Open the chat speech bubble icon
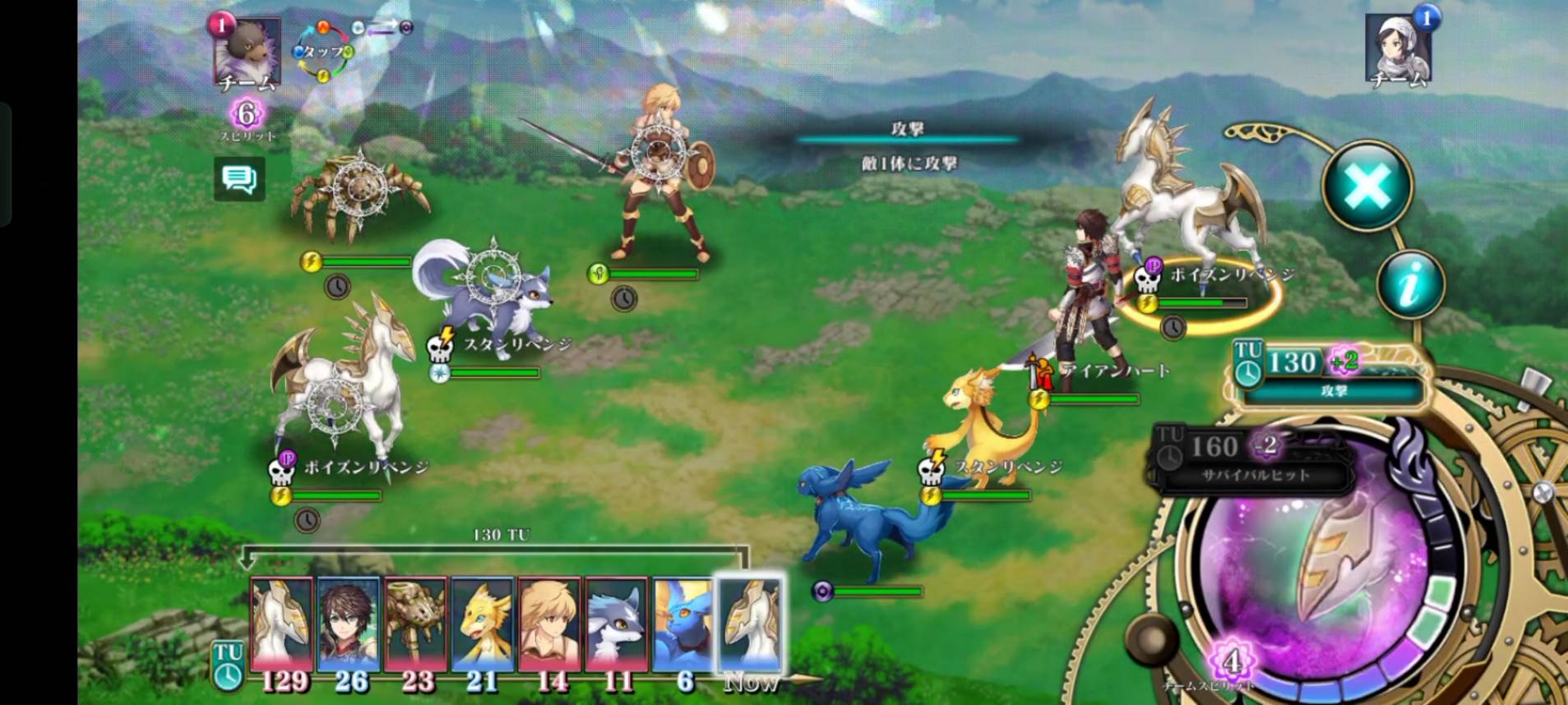The width and height of the screenshot is (1568, 705). (239, 179)
